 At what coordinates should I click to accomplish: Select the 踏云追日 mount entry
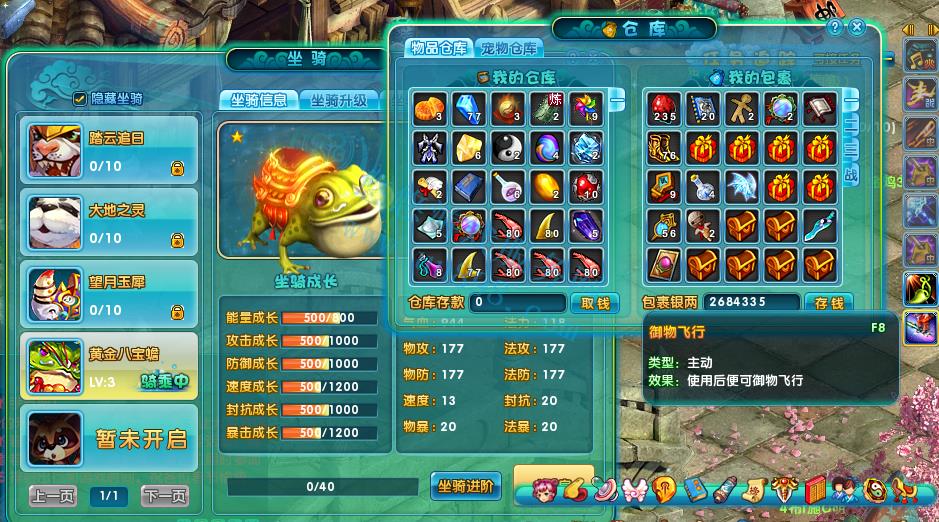click(x=109, y=148)
